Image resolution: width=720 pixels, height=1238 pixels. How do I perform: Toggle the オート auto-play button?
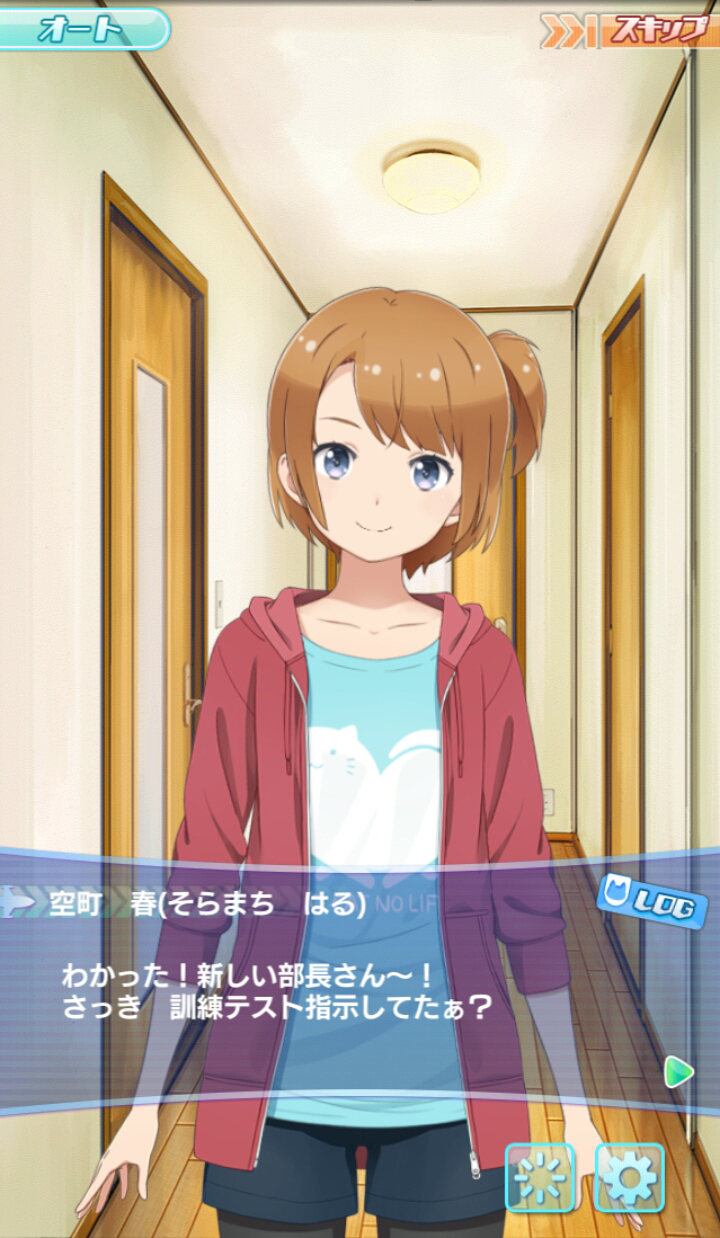point(84,29)
